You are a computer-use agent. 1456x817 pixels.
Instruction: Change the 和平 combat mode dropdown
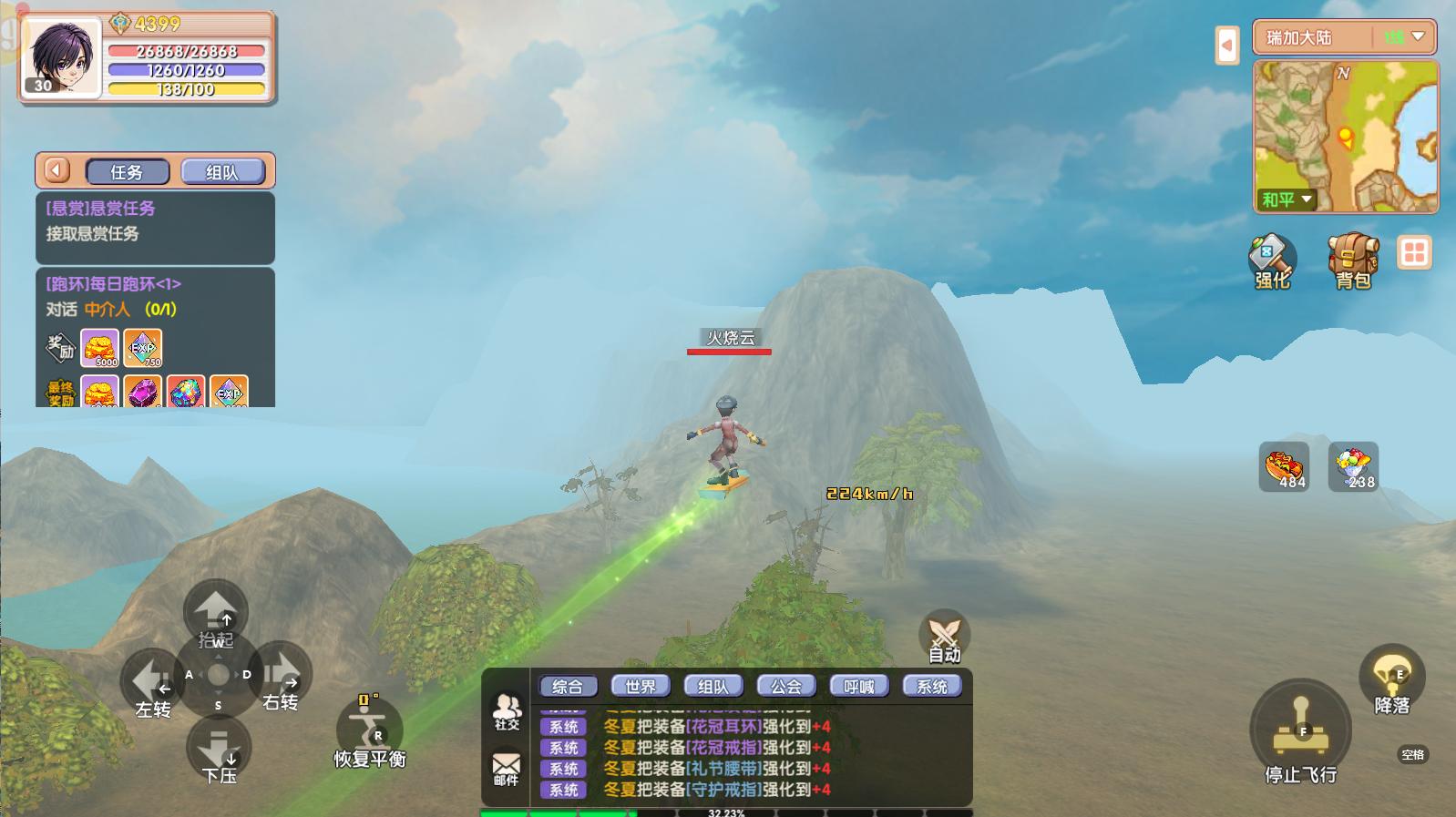click(1286, 199)
